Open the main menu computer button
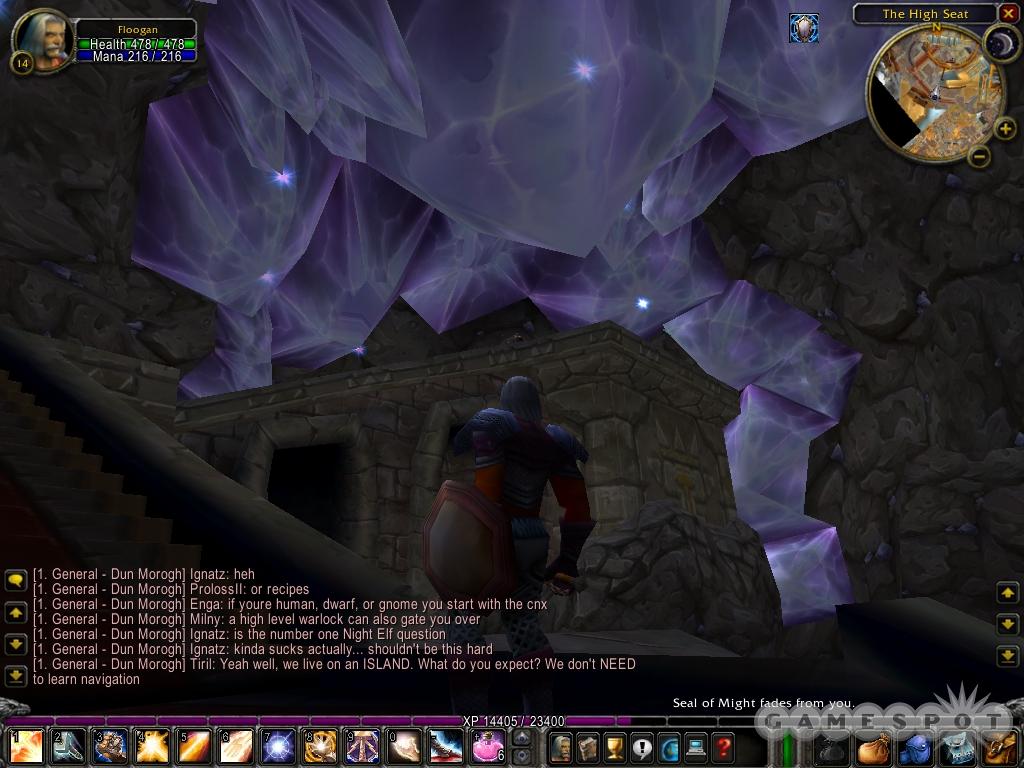 [696, 746]
